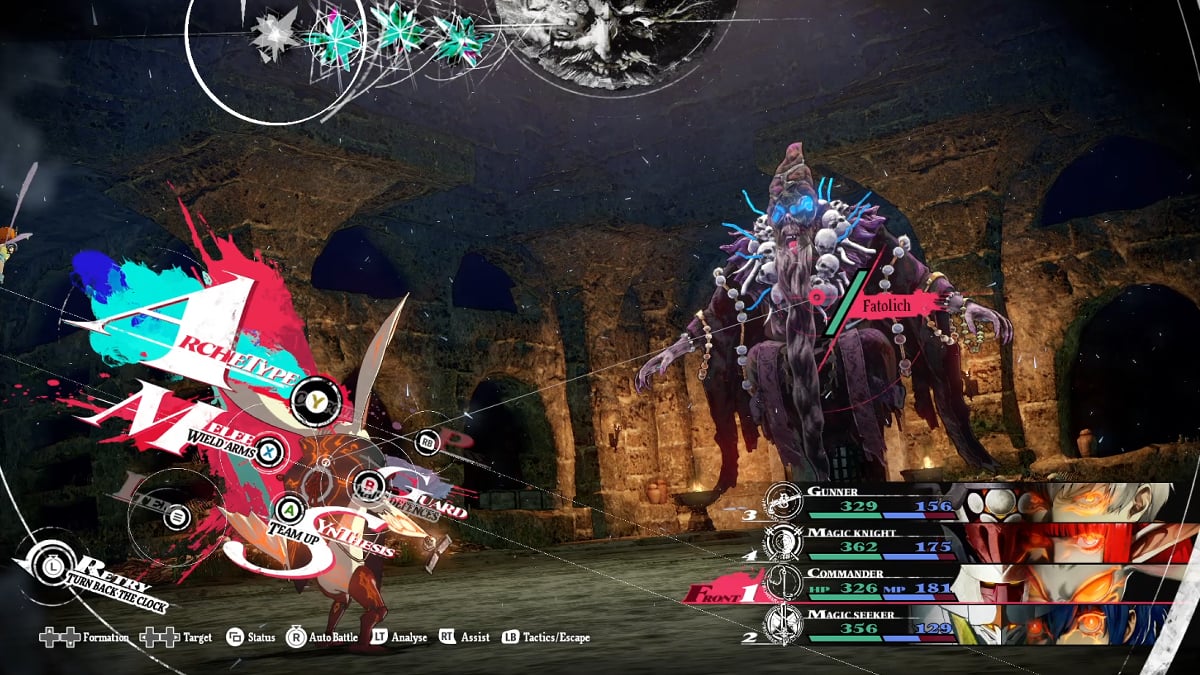Target the enemy Fatolich name marker
The width and height of the screenshot is (1200, 675).
[x=890, y=299]
